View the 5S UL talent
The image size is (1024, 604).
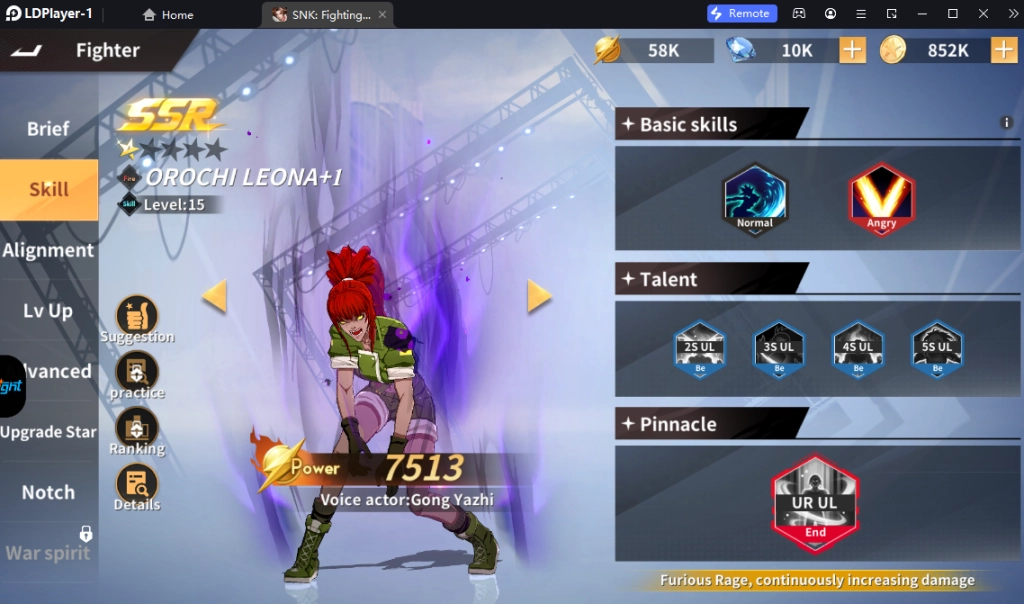point(937,349)
